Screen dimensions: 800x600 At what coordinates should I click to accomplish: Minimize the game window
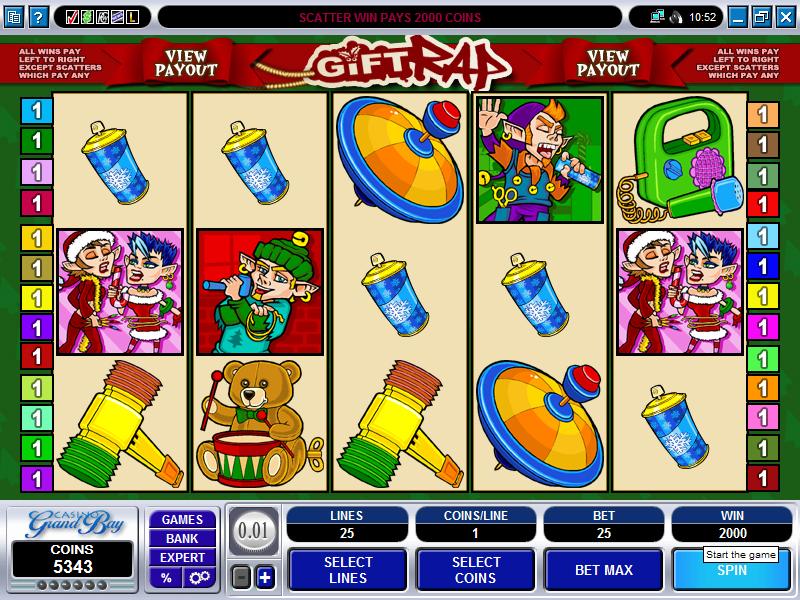coord(738,16)
